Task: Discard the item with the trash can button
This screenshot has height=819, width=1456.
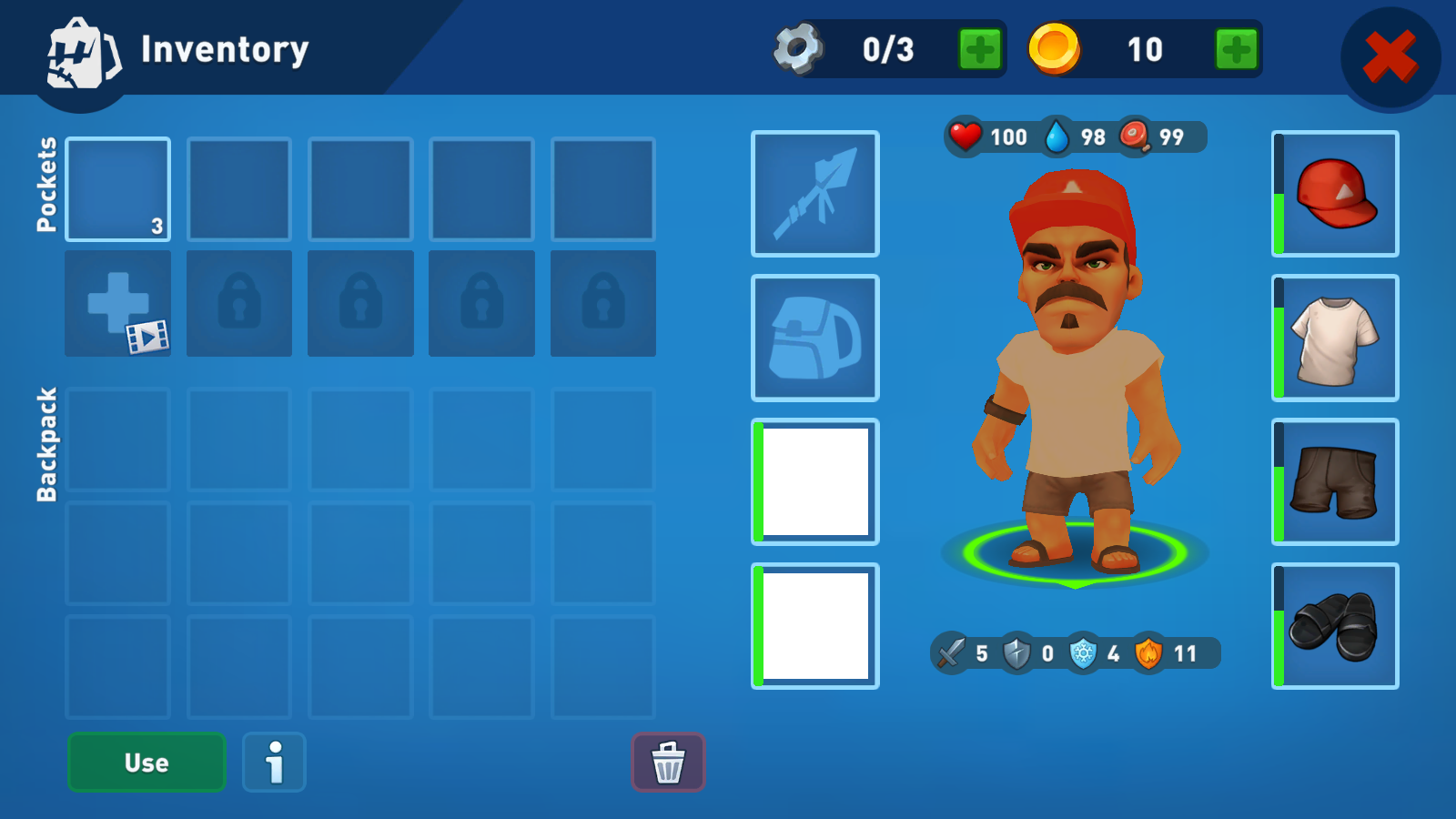Action: tap(668, 763)
